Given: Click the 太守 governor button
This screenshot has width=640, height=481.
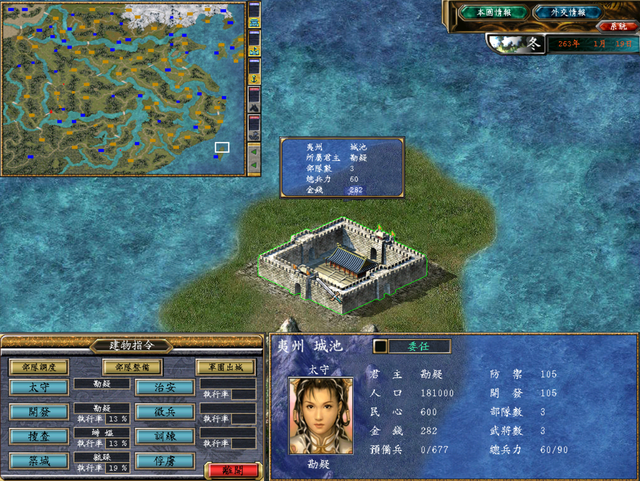Looking at the screenshot, I should coord(39,387).
